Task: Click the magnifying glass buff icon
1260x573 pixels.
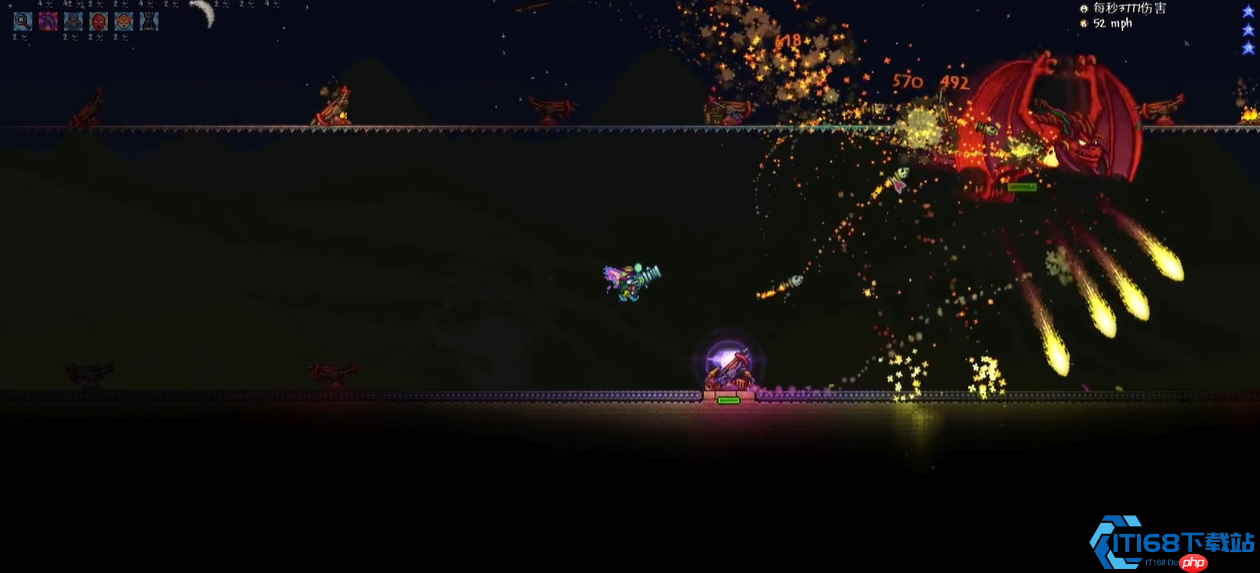Action: (x=22, y=21)
